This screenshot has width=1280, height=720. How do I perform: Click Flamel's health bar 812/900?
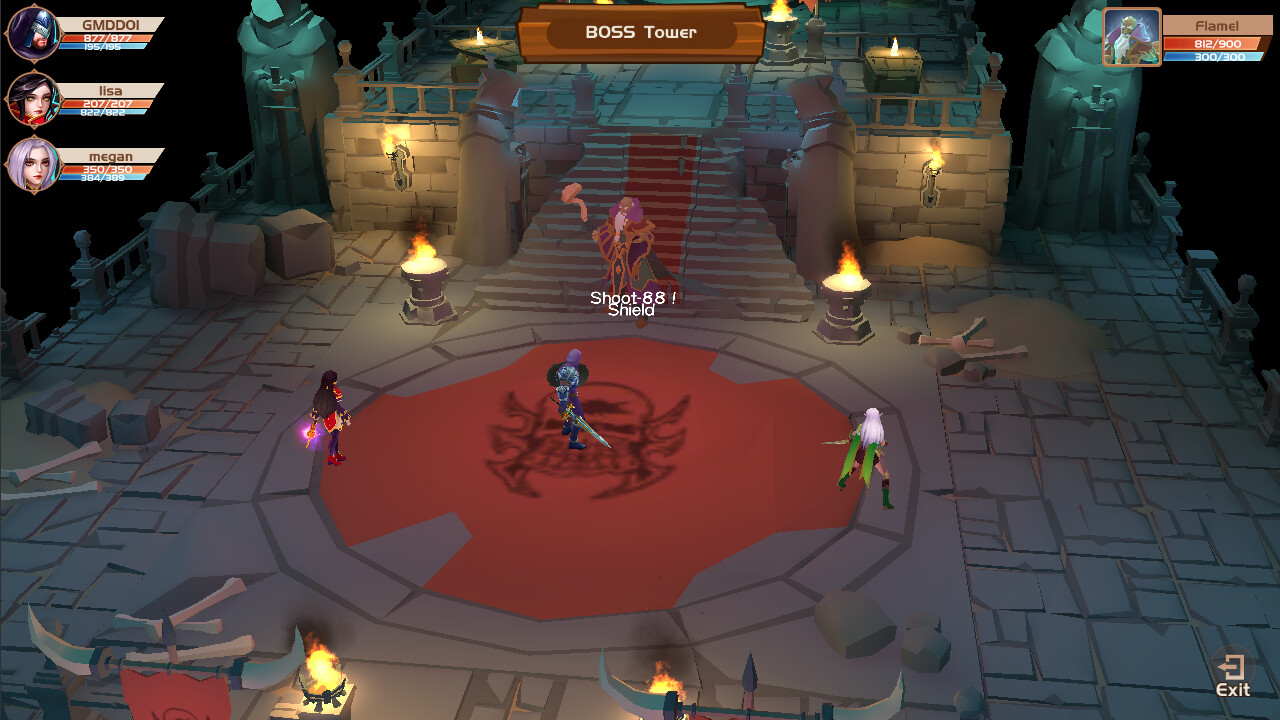point(1215,45)
